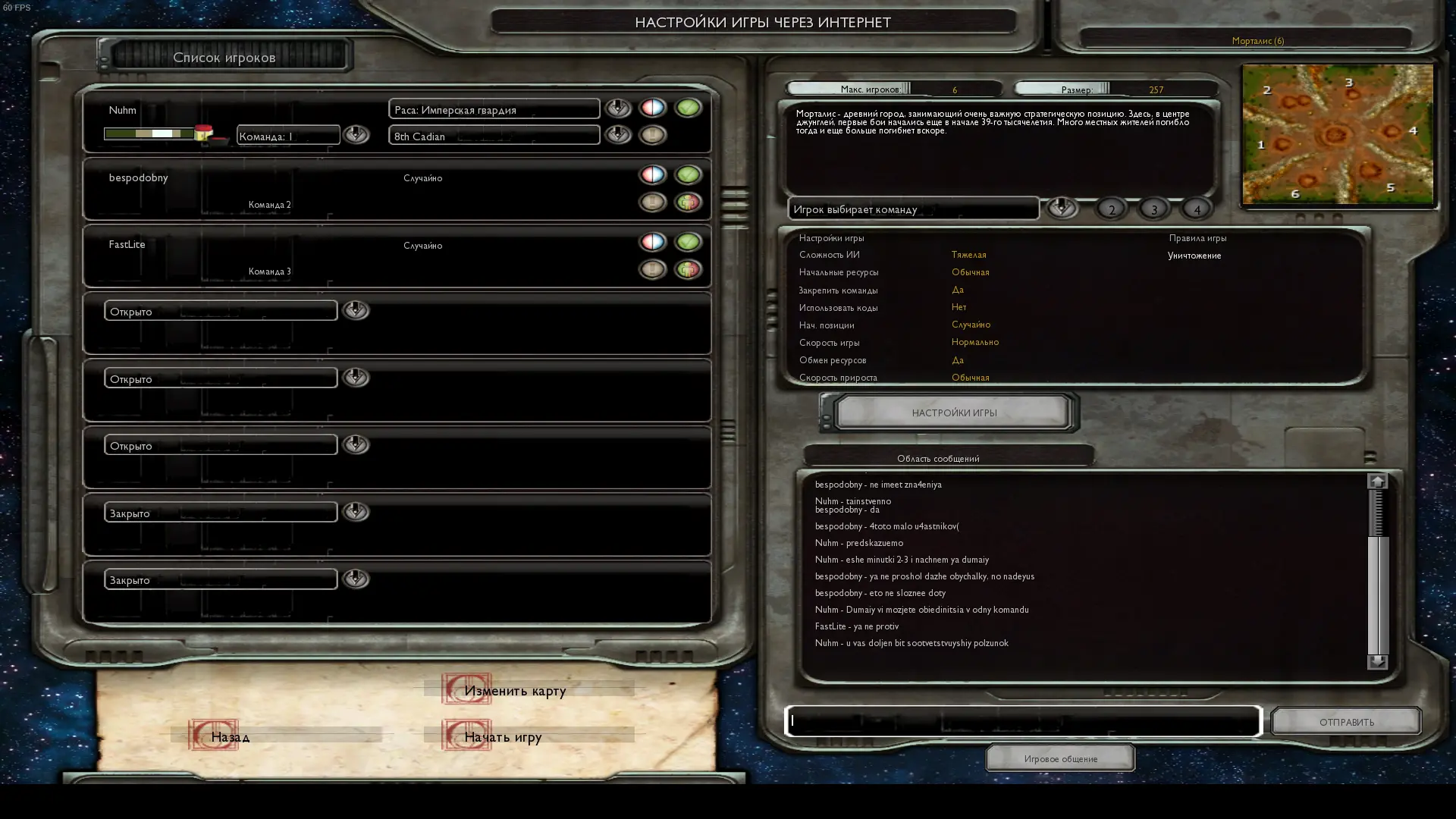Viewport: 1456px width, 819px height.
Task: Select the team count 2 button
Action: [1112, 209]
